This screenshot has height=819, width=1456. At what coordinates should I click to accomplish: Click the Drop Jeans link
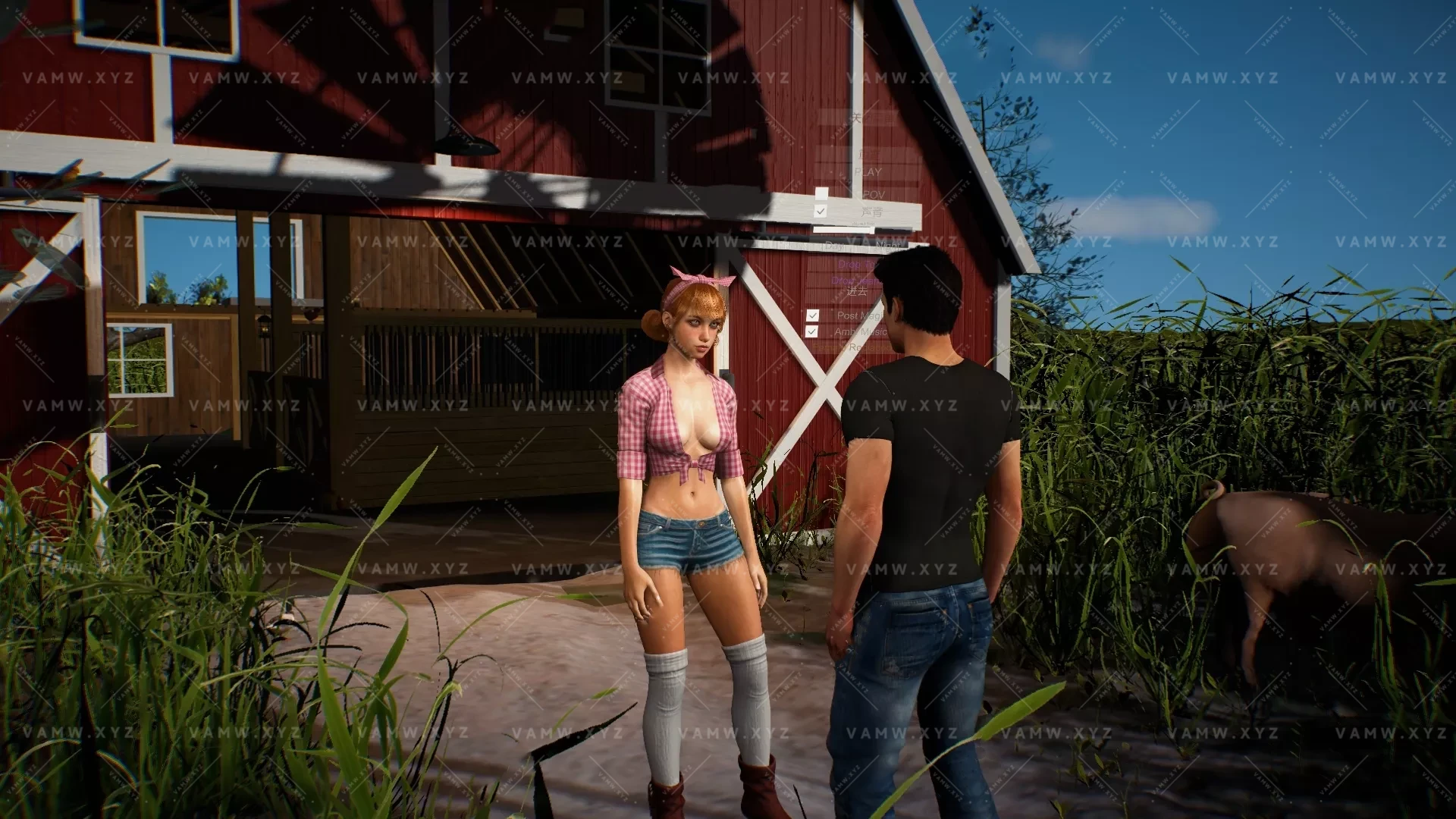[x=855, y=281]
